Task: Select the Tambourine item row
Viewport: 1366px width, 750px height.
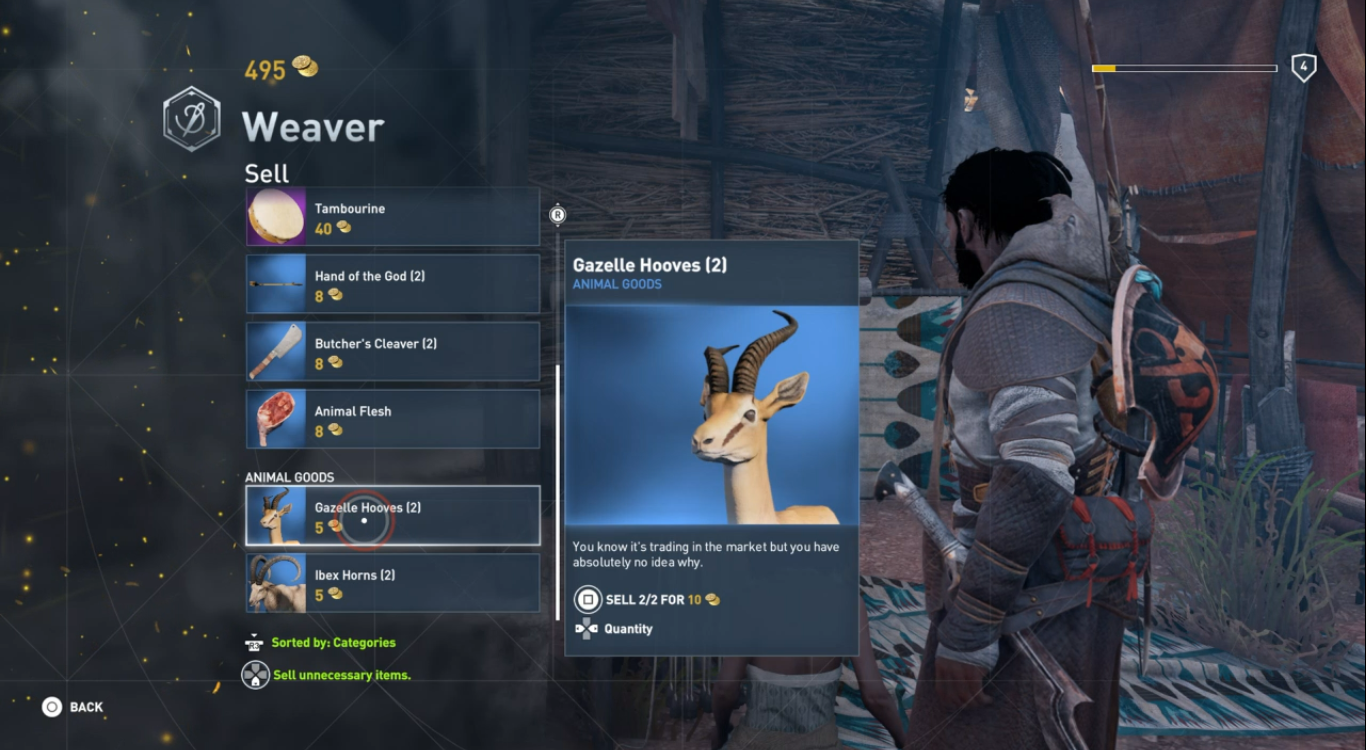Action: pos(392,217)
